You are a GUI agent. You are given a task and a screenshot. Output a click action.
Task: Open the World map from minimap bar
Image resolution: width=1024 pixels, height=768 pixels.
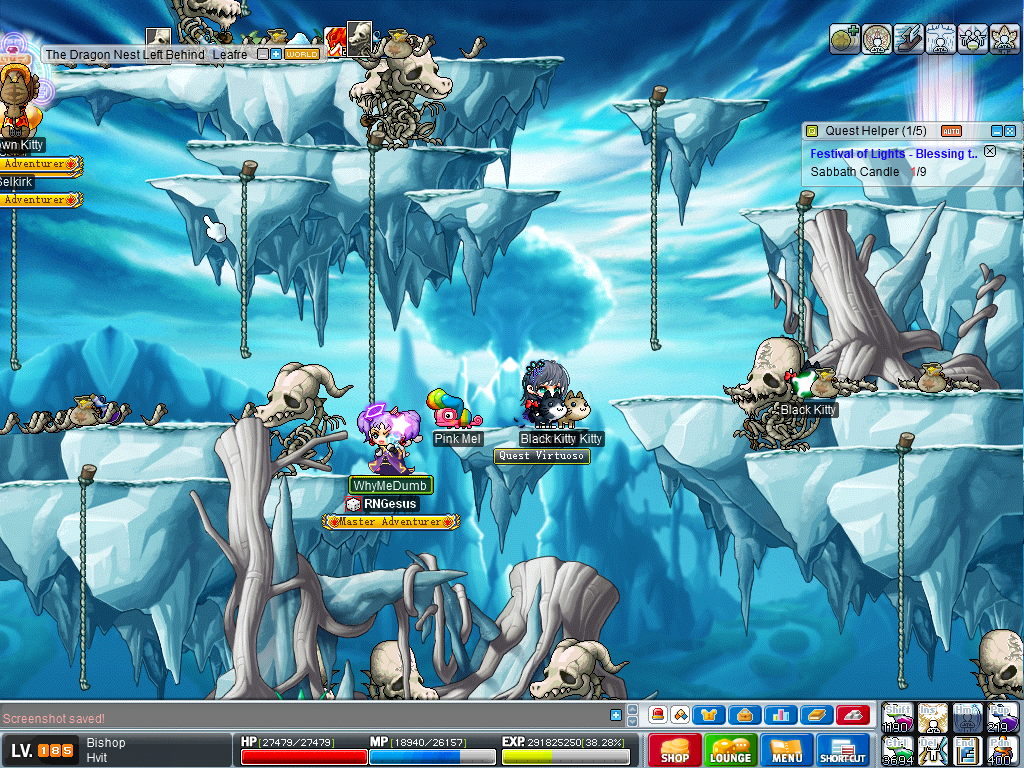tap(301, 54)
